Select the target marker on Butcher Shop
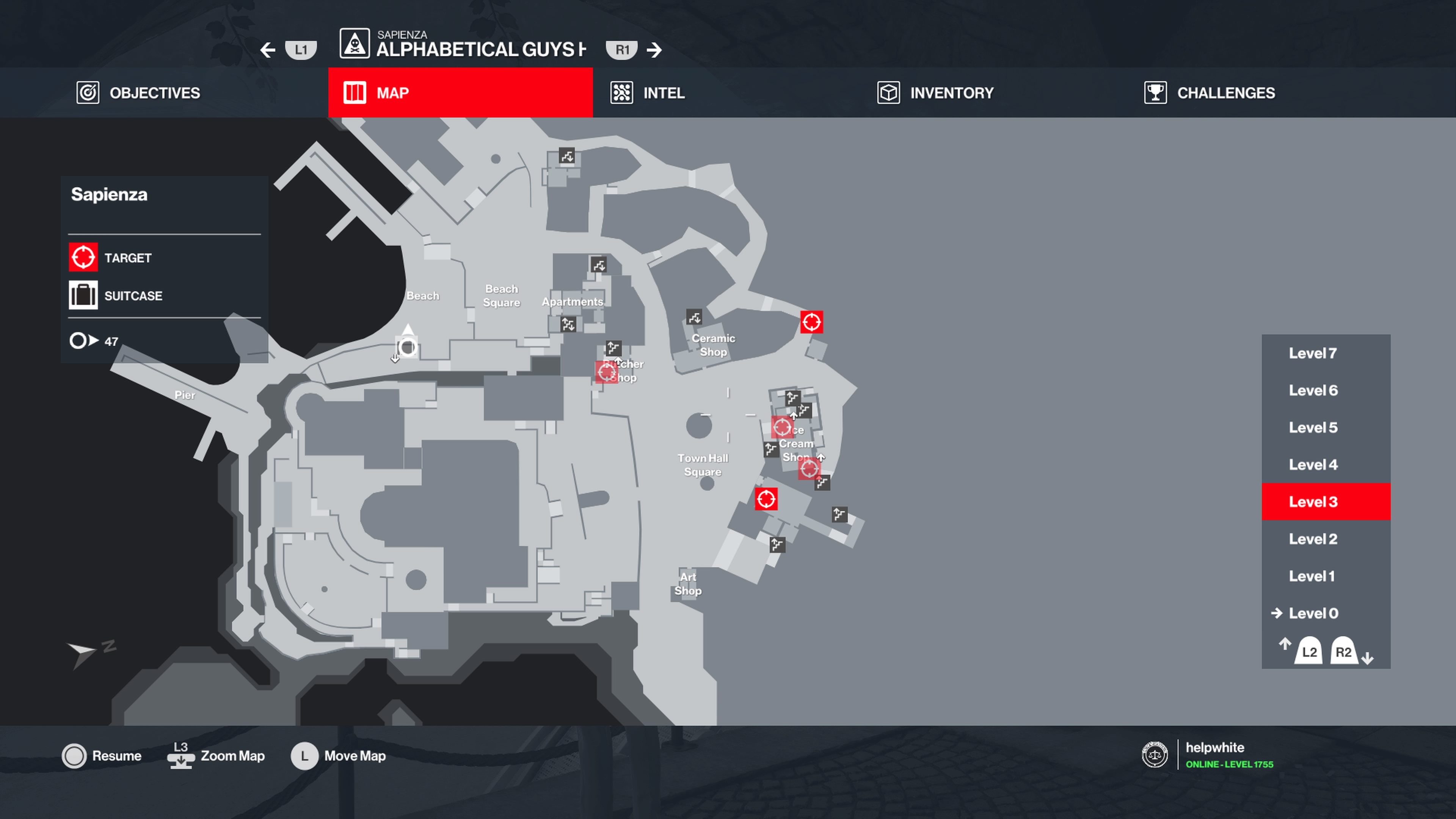 point(607,372)
